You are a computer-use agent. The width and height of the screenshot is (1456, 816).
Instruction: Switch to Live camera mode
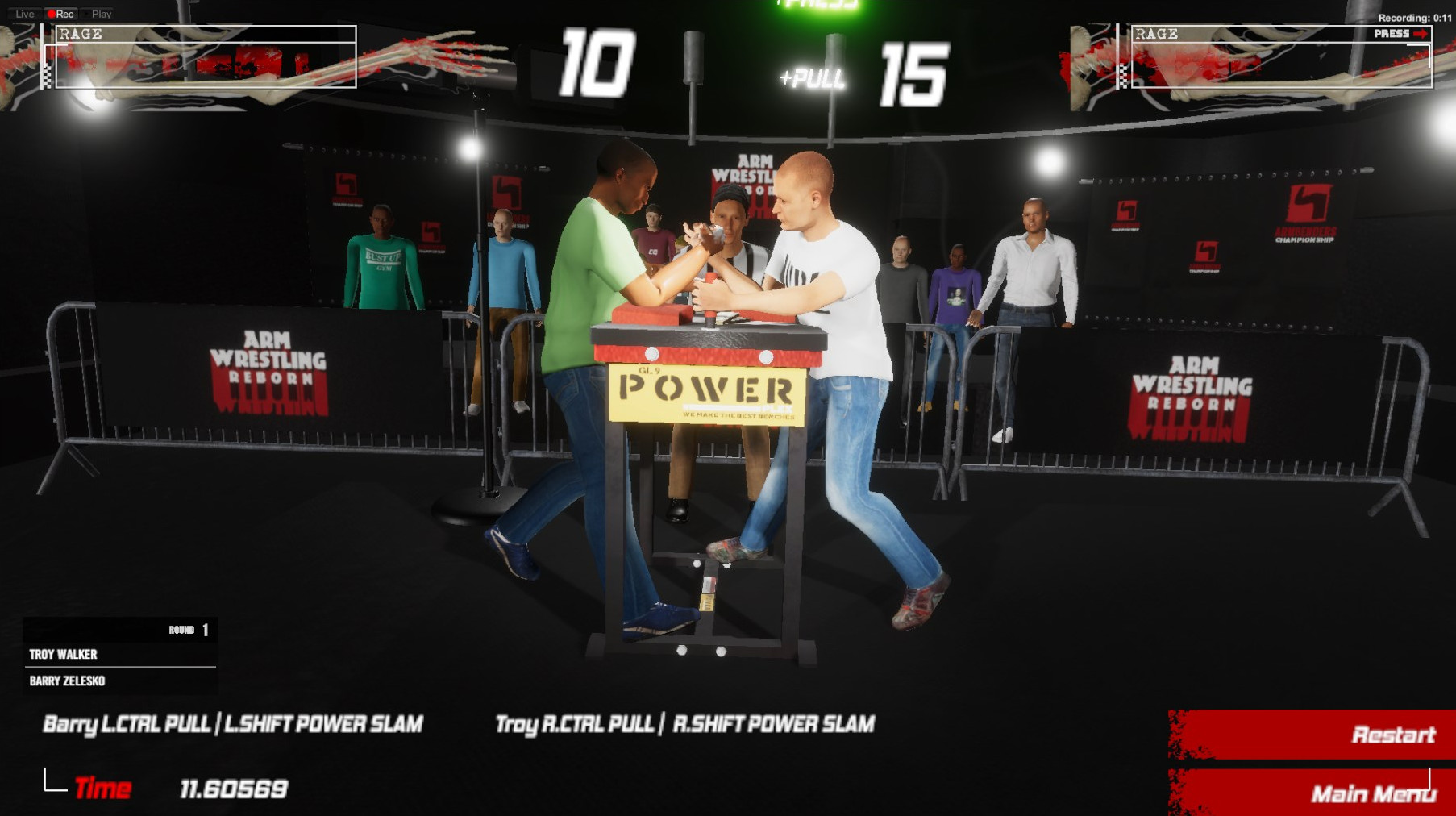tap(26, 14)
